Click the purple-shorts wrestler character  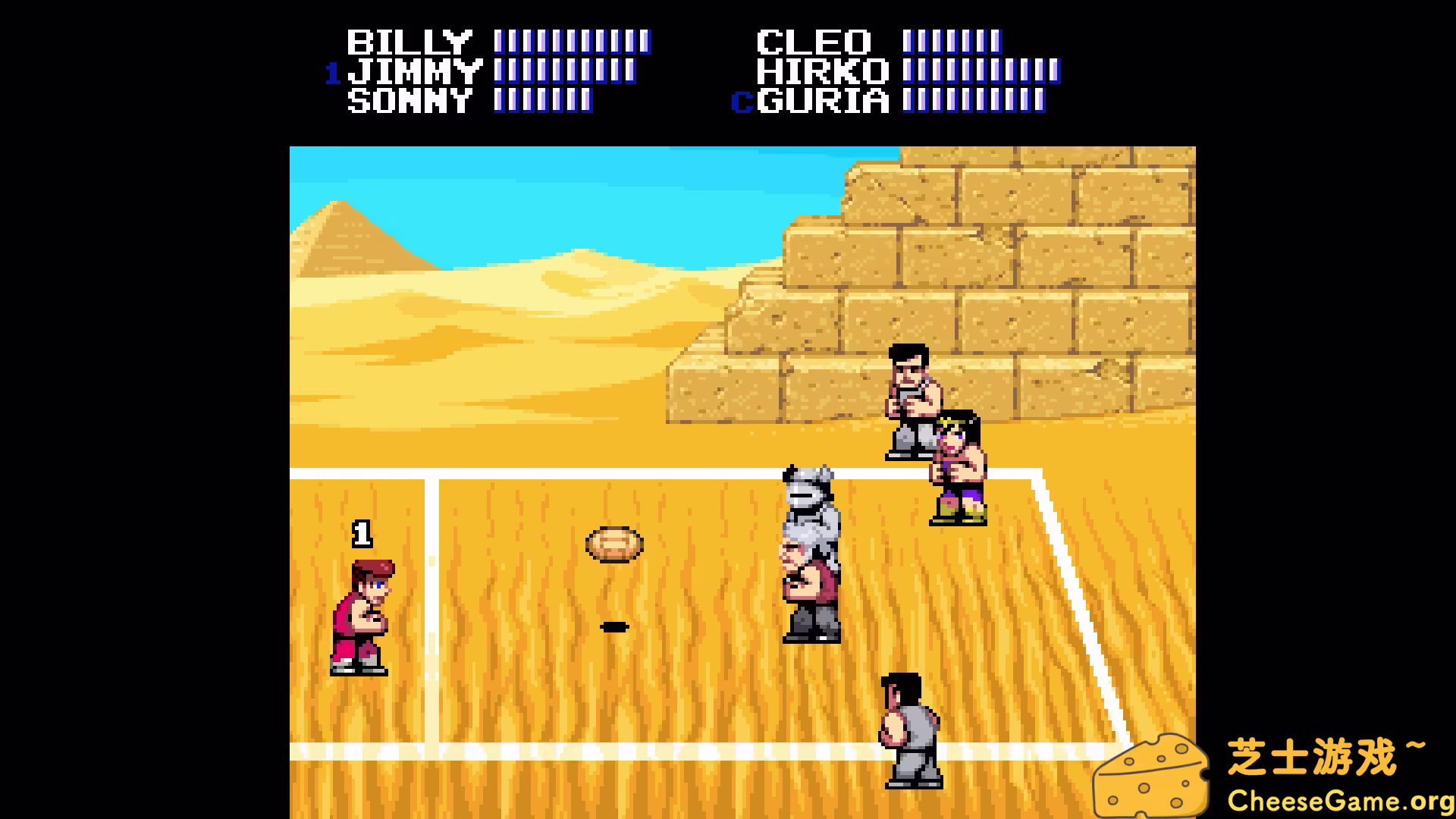coord(957,466)
